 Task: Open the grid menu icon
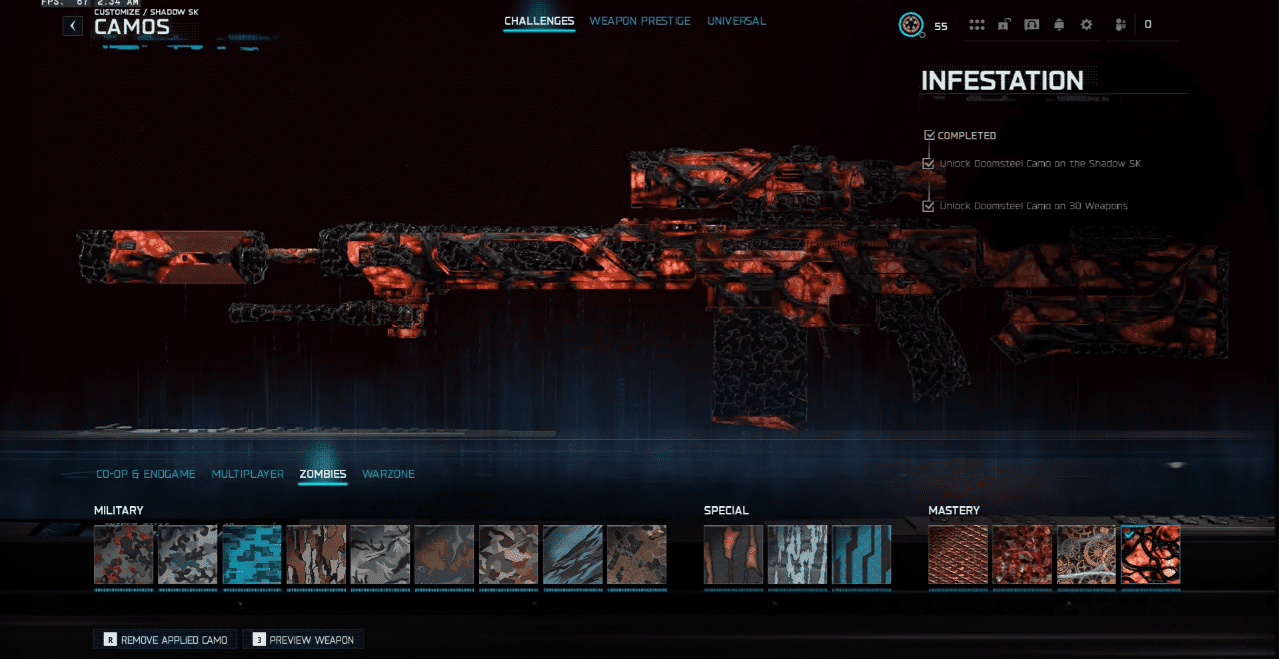(977, 25)
